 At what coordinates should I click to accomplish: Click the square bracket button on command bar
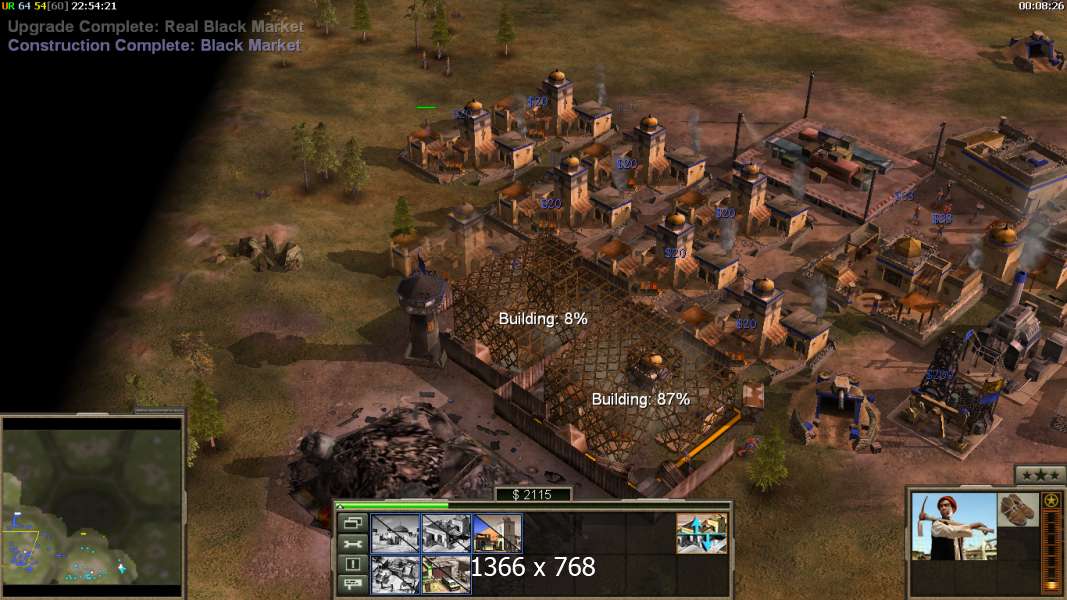tap(352, 564)
